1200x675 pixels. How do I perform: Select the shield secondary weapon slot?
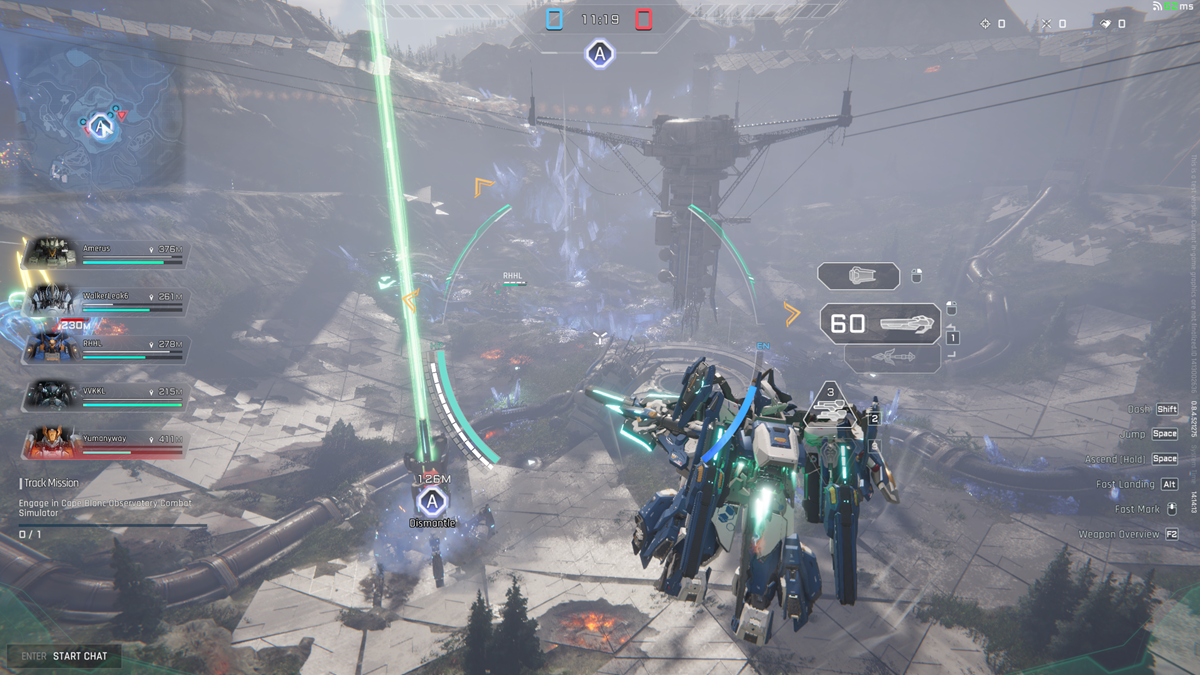click(x=859, y=276)
